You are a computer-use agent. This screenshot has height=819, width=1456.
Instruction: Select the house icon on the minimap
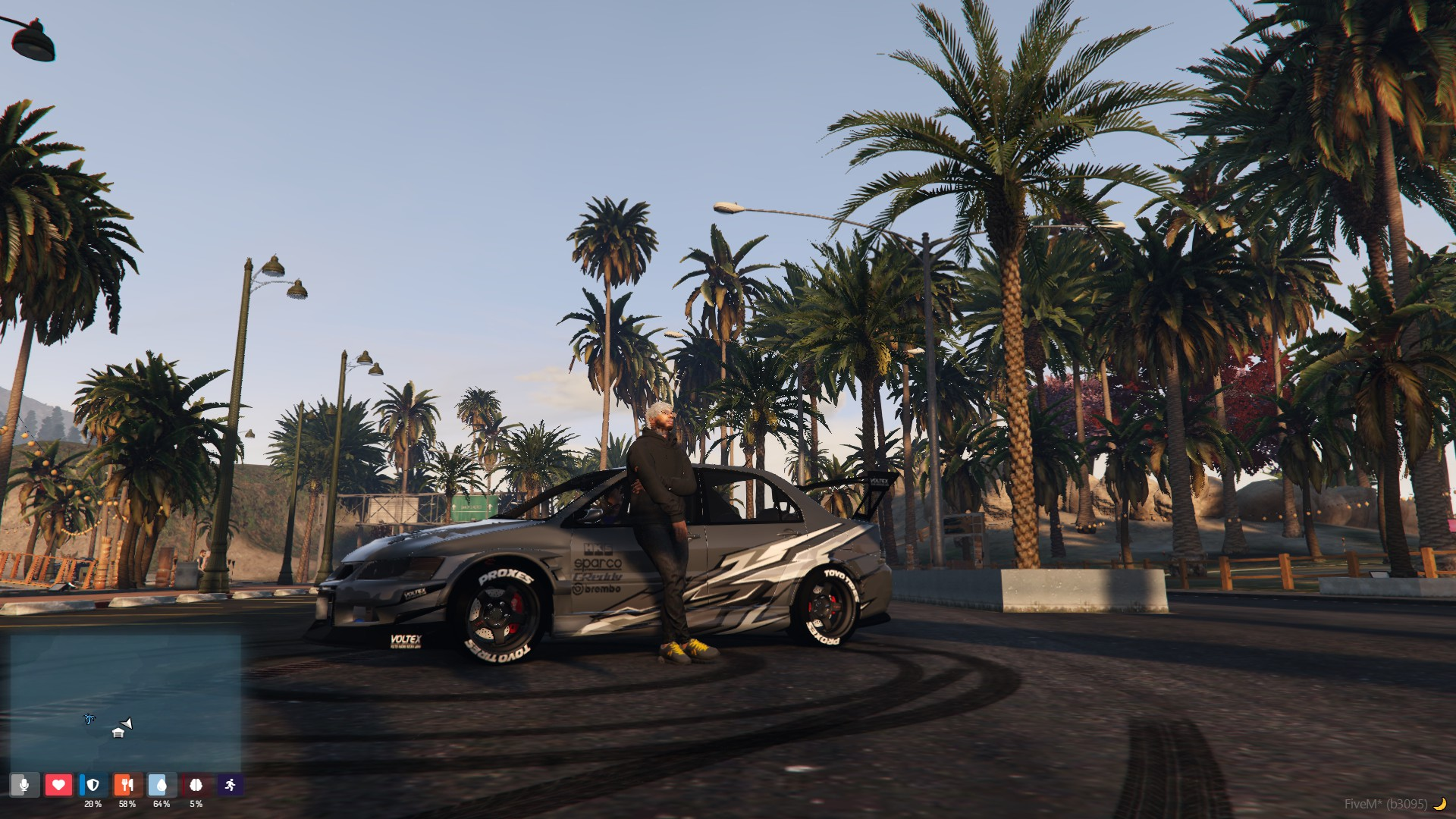coord(118,733)
